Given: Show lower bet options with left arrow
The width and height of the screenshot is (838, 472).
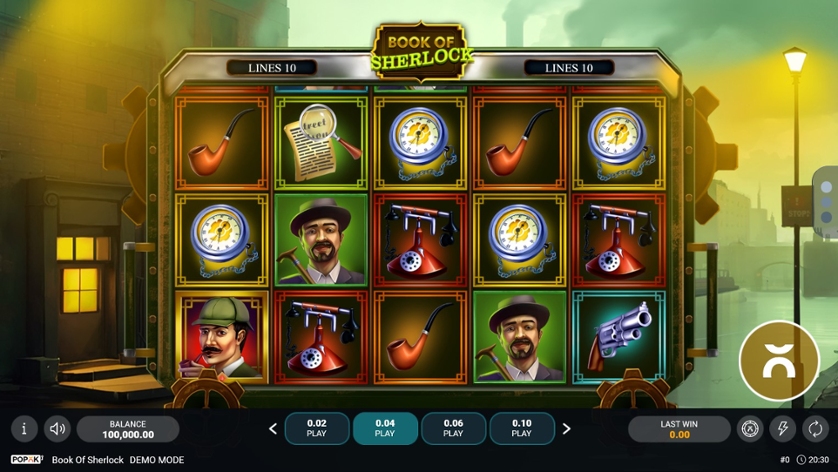Looking at the screenshot, I should coord(273,429).
